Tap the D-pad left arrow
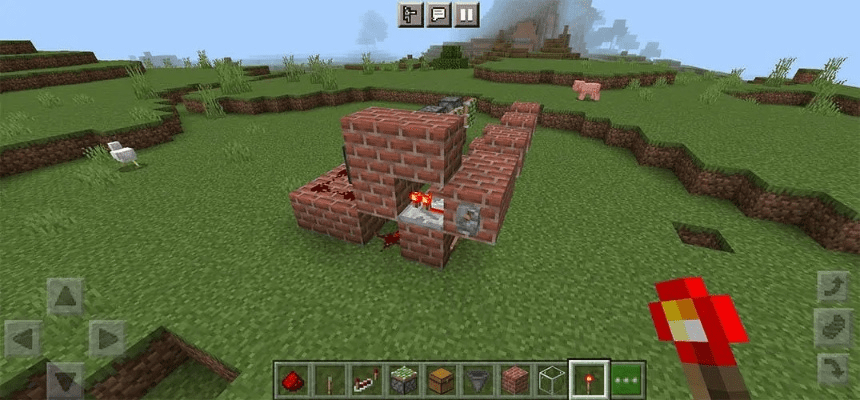The image size is (860, 400). click(x=23, y=338)
